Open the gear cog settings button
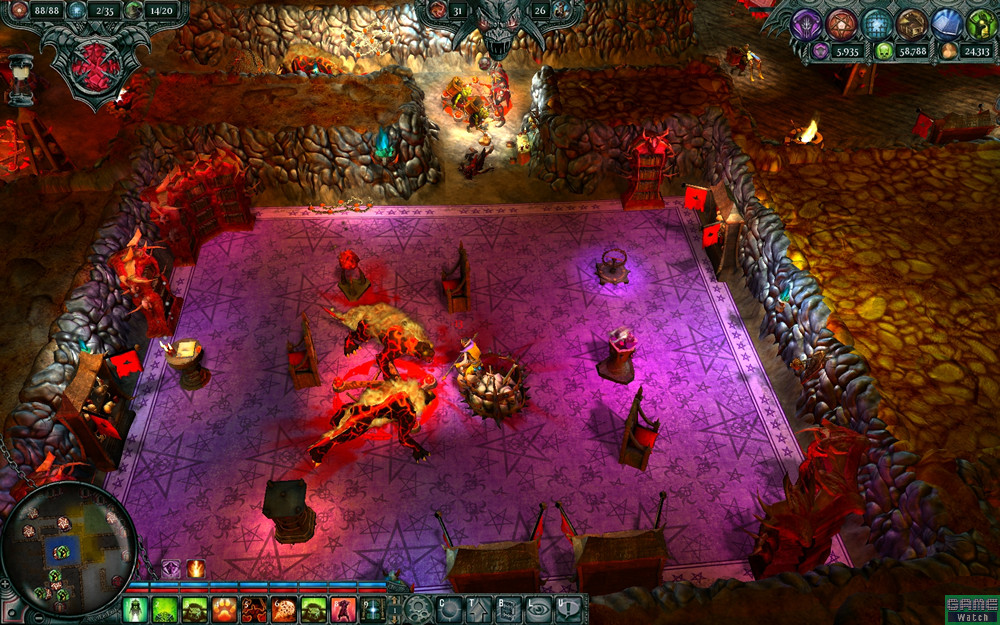 (x=418, y=609)
